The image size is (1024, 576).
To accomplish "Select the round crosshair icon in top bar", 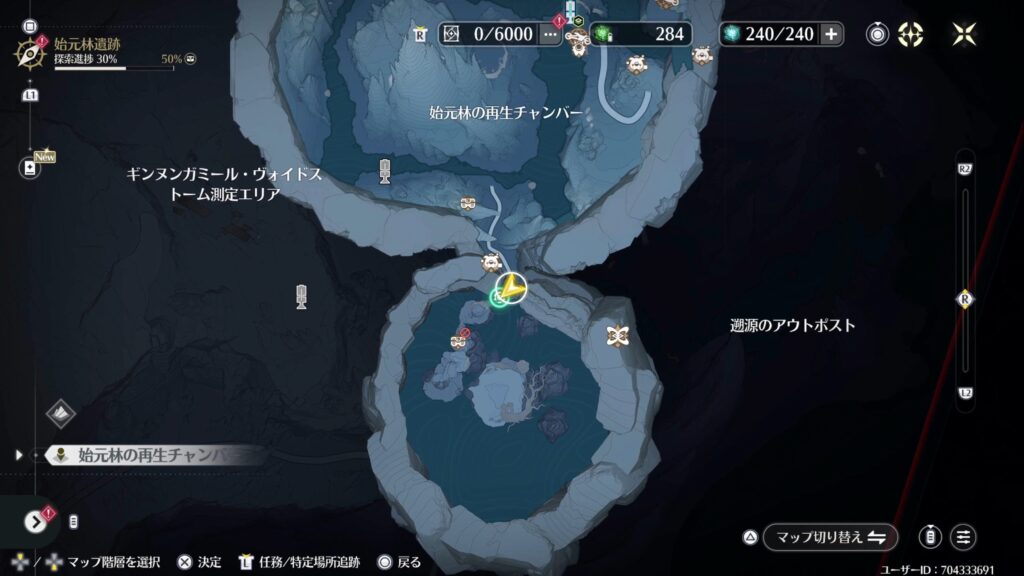I will click(x=910, y=34).
